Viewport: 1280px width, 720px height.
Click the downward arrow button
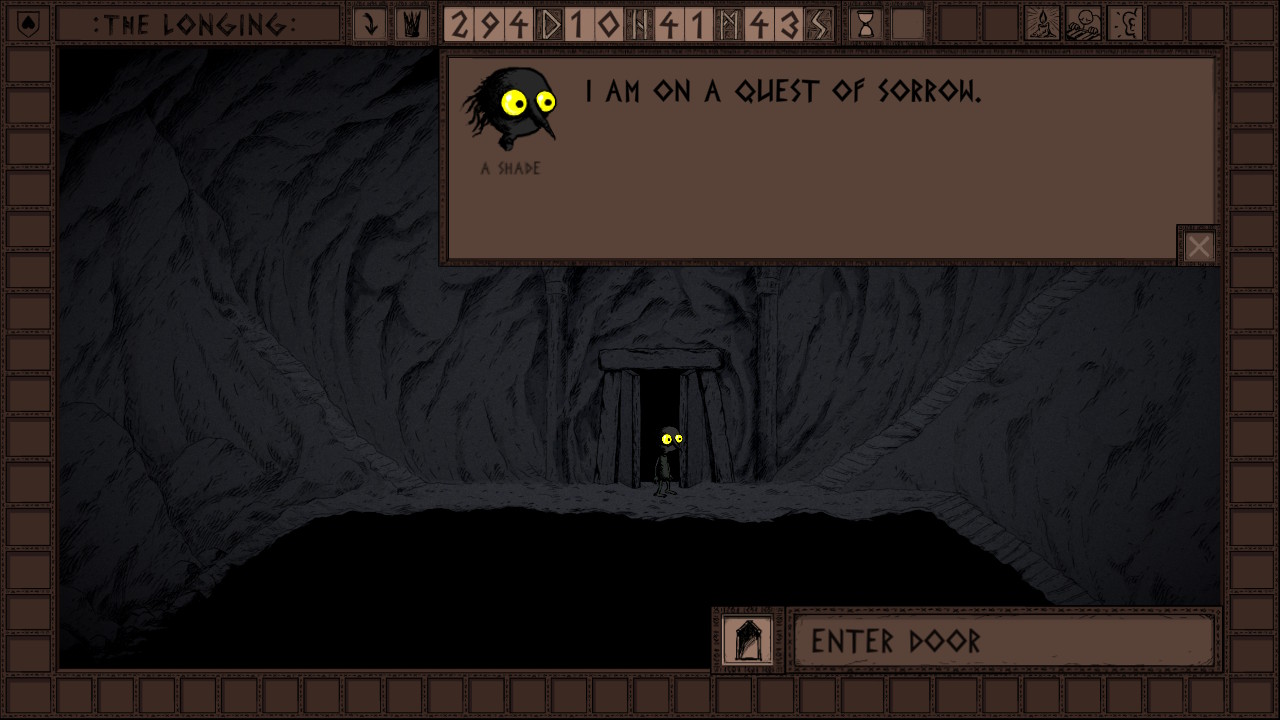[x=370, y=25]
